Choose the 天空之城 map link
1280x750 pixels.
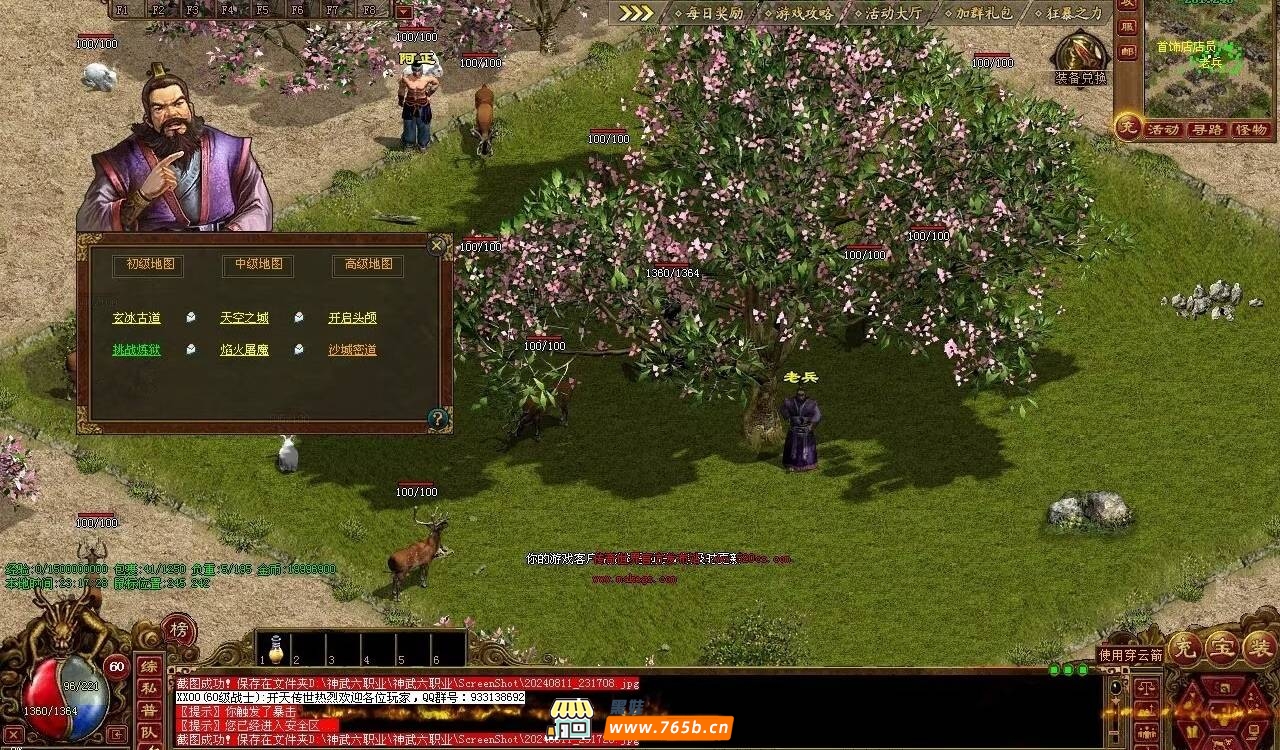244,318
